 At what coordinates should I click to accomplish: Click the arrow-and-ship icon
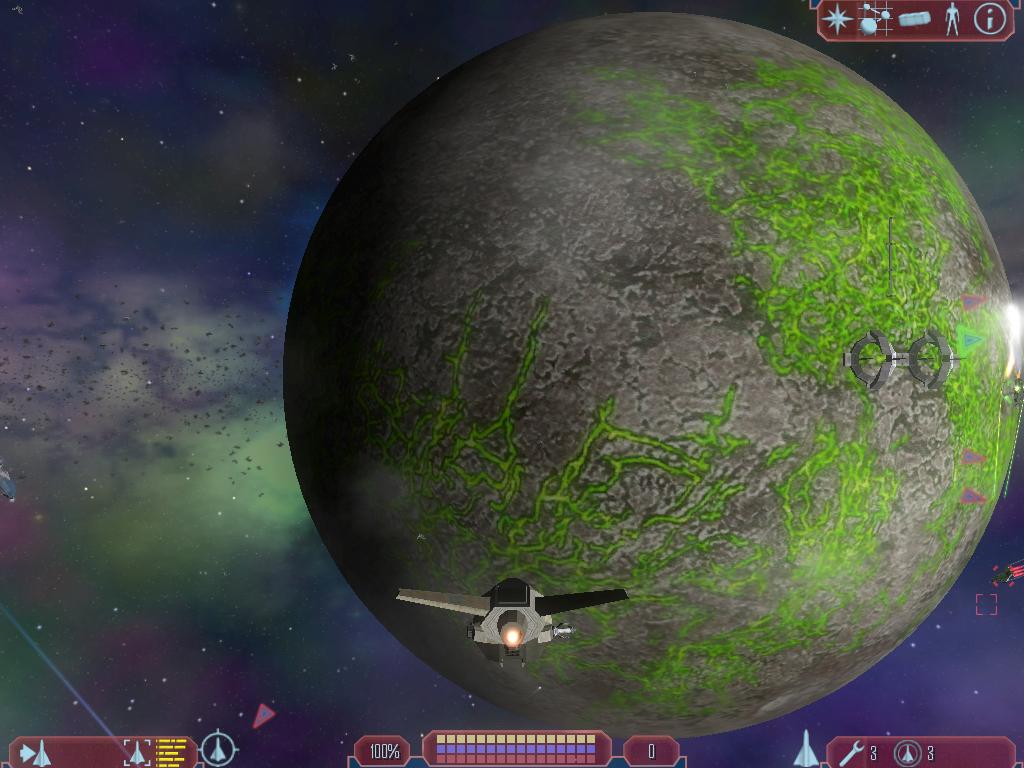[35, 752]
